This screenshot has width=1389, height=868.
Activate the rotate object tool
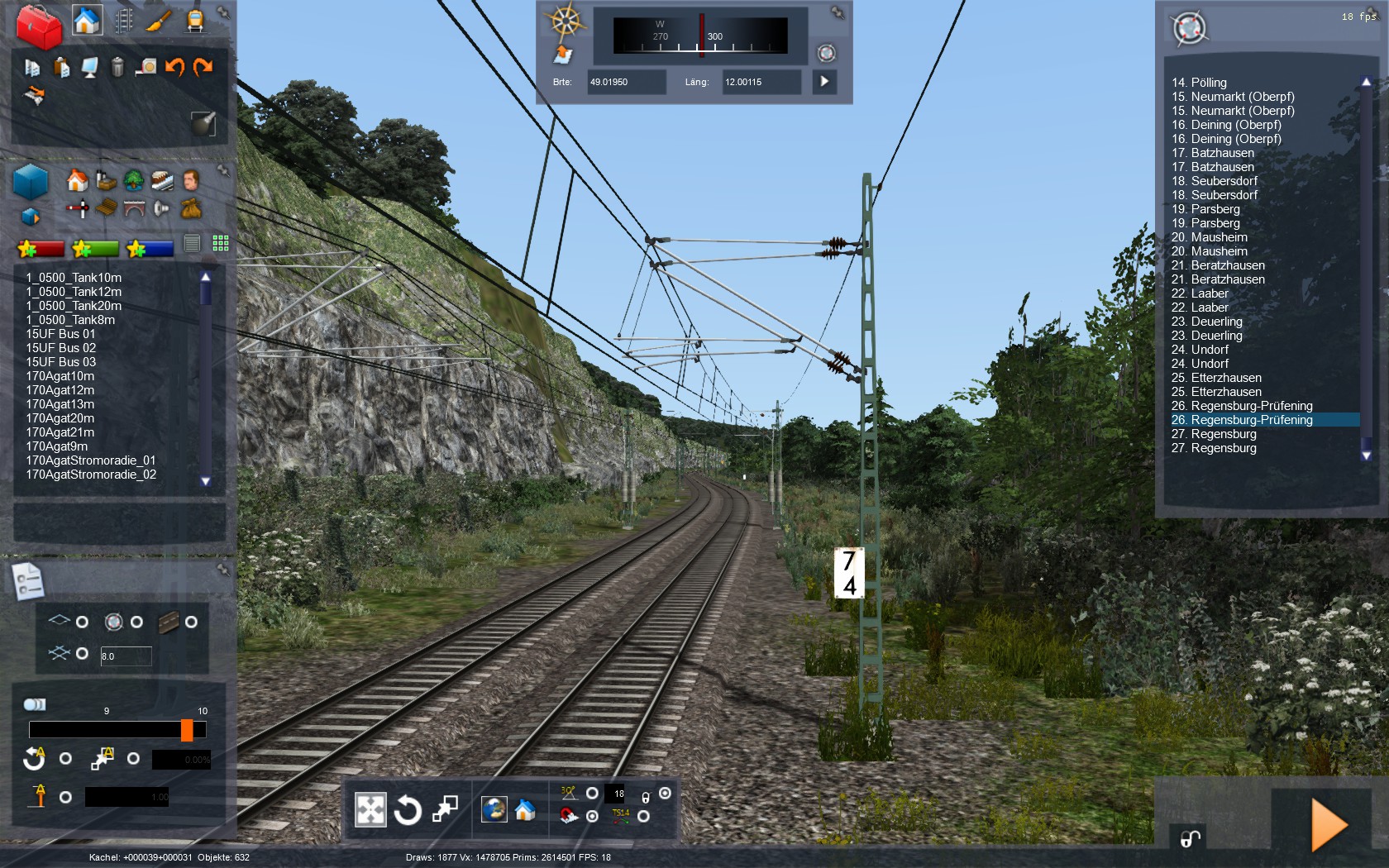408,810
